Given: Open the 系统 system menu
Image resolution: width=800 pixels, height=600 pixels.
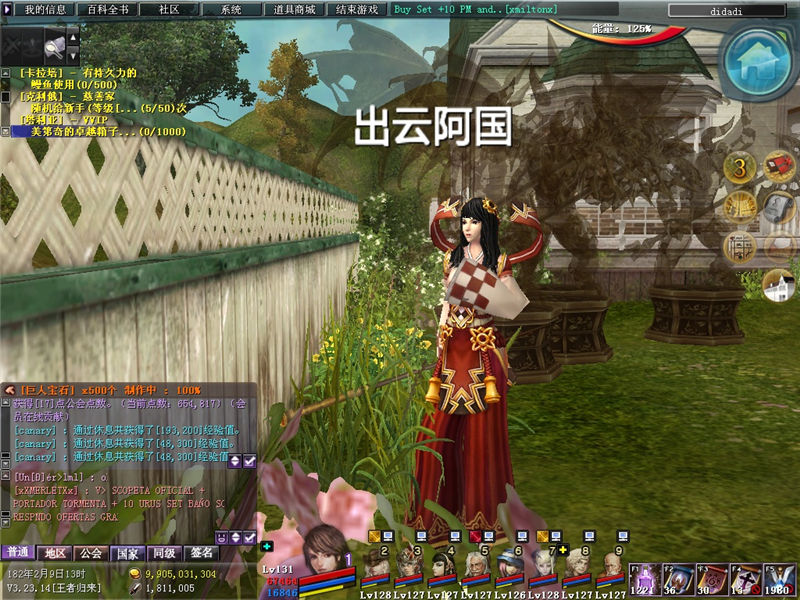Looking at the screenshot, I should click(231, 9).
